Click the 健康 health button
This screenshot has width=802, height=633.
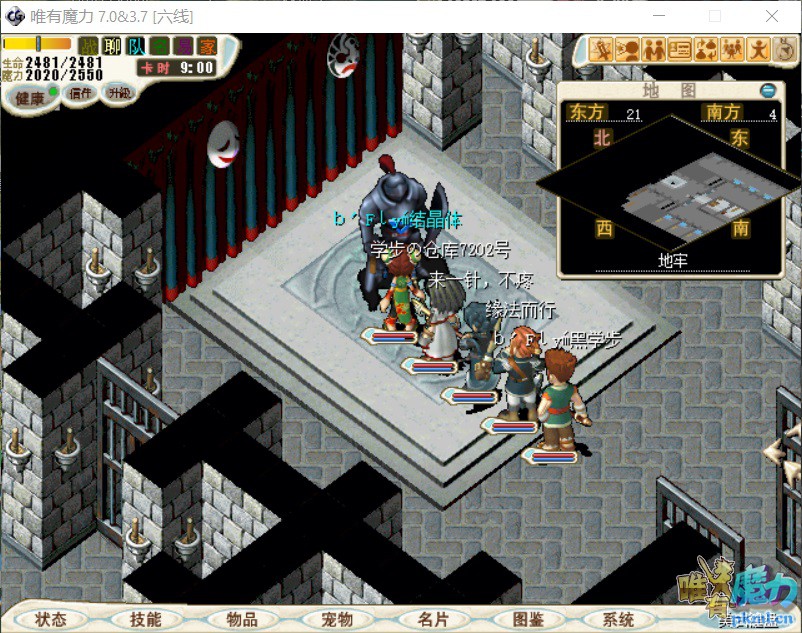30,98
